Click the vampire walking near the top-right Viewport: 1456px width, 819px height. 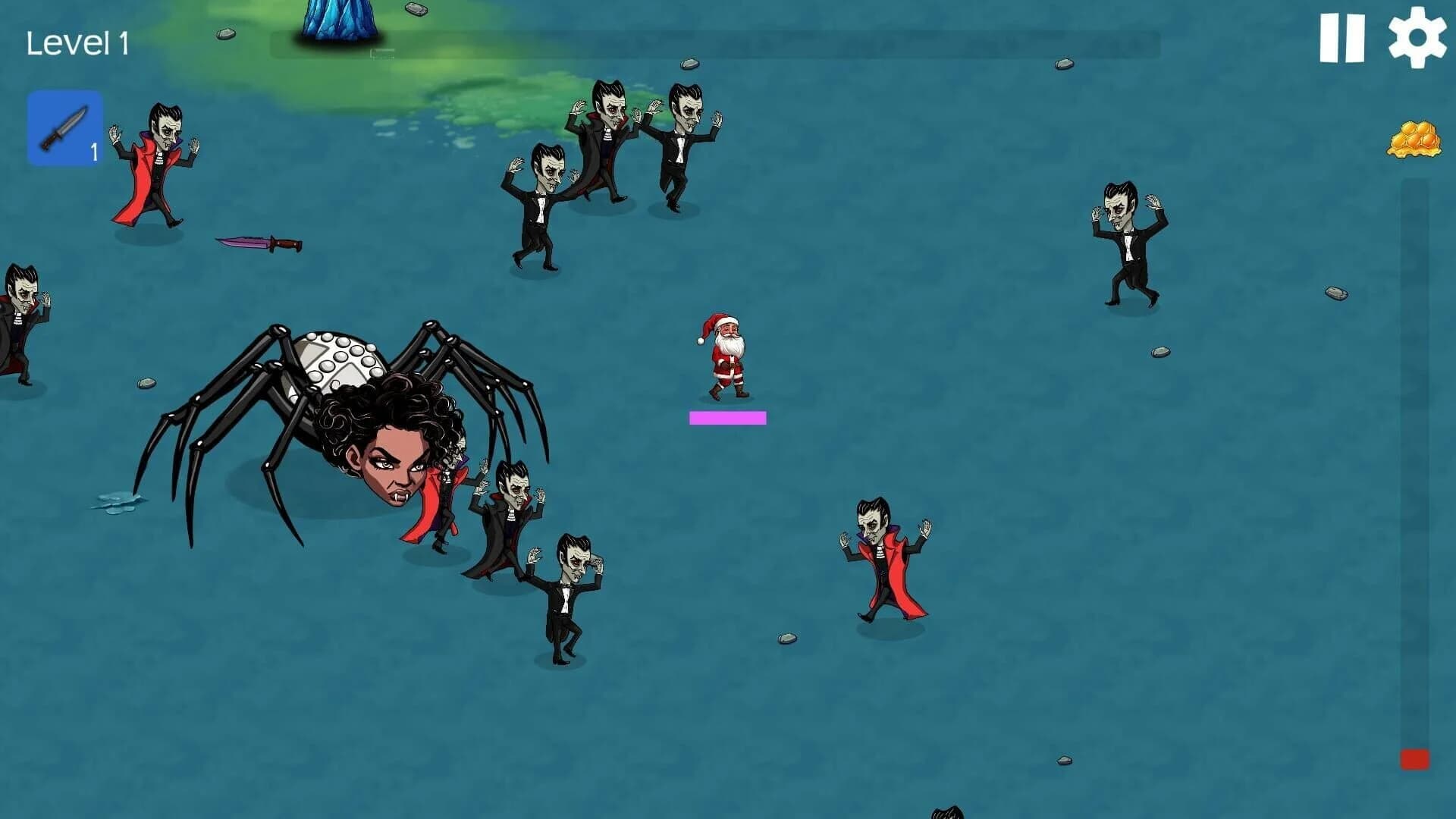[x=1126, y=243]
